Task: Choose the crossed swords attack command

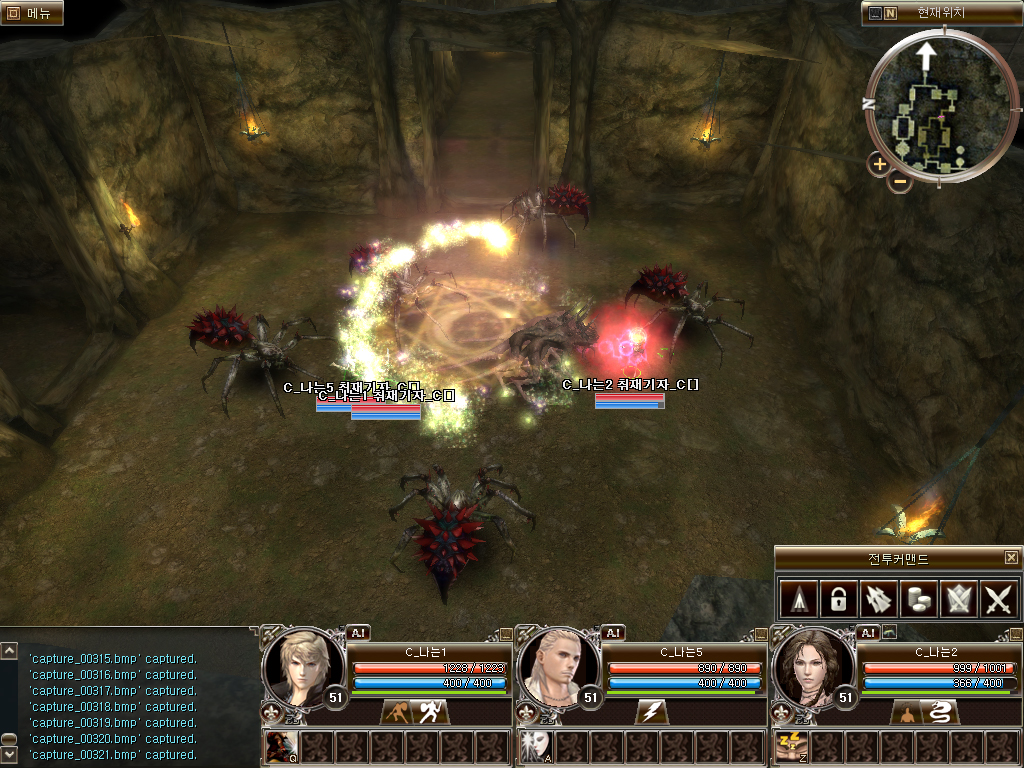Action: 999,599
